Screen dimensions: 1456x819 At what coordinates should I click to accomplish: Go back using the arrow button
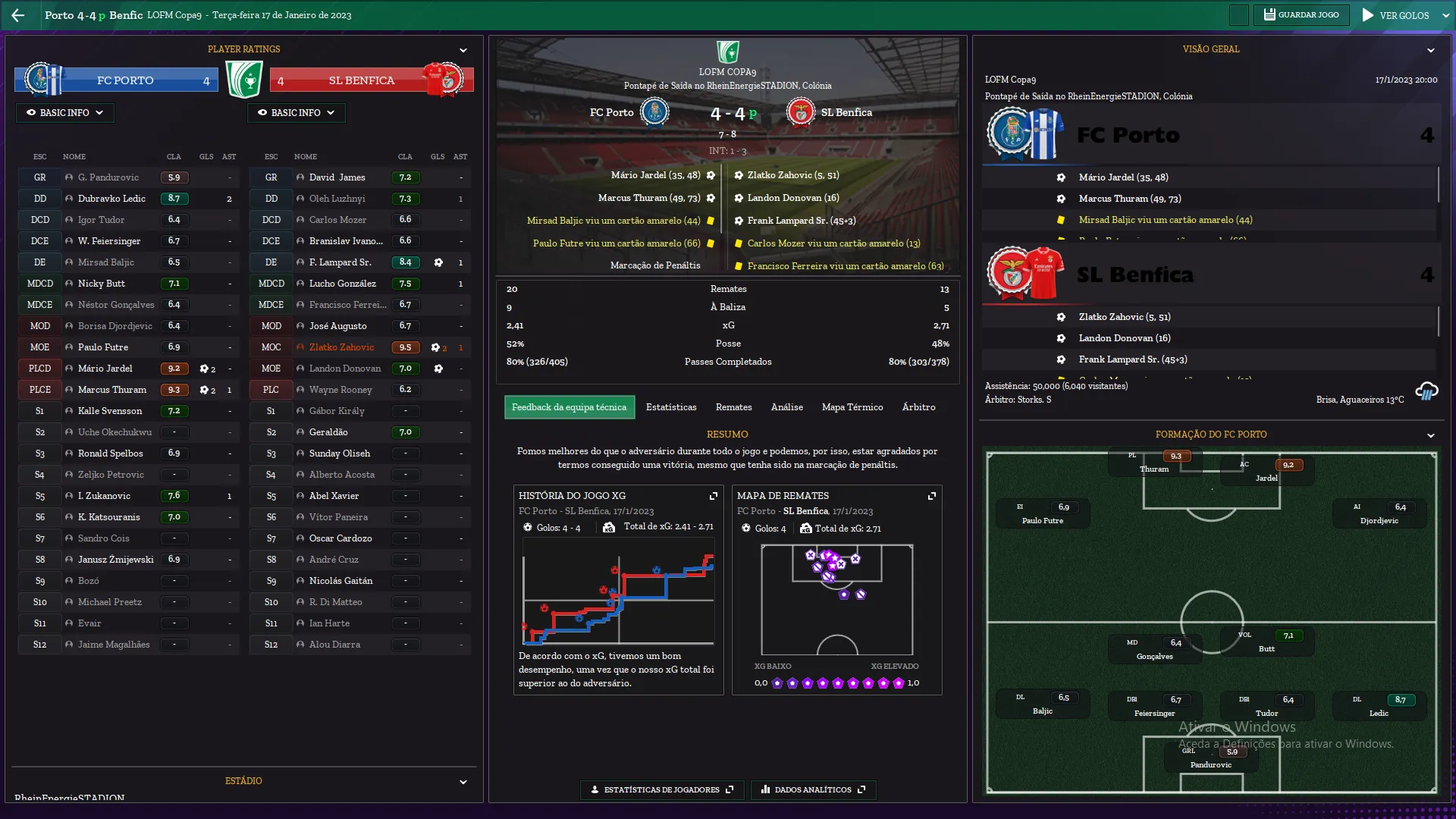(x=18, y=15)
